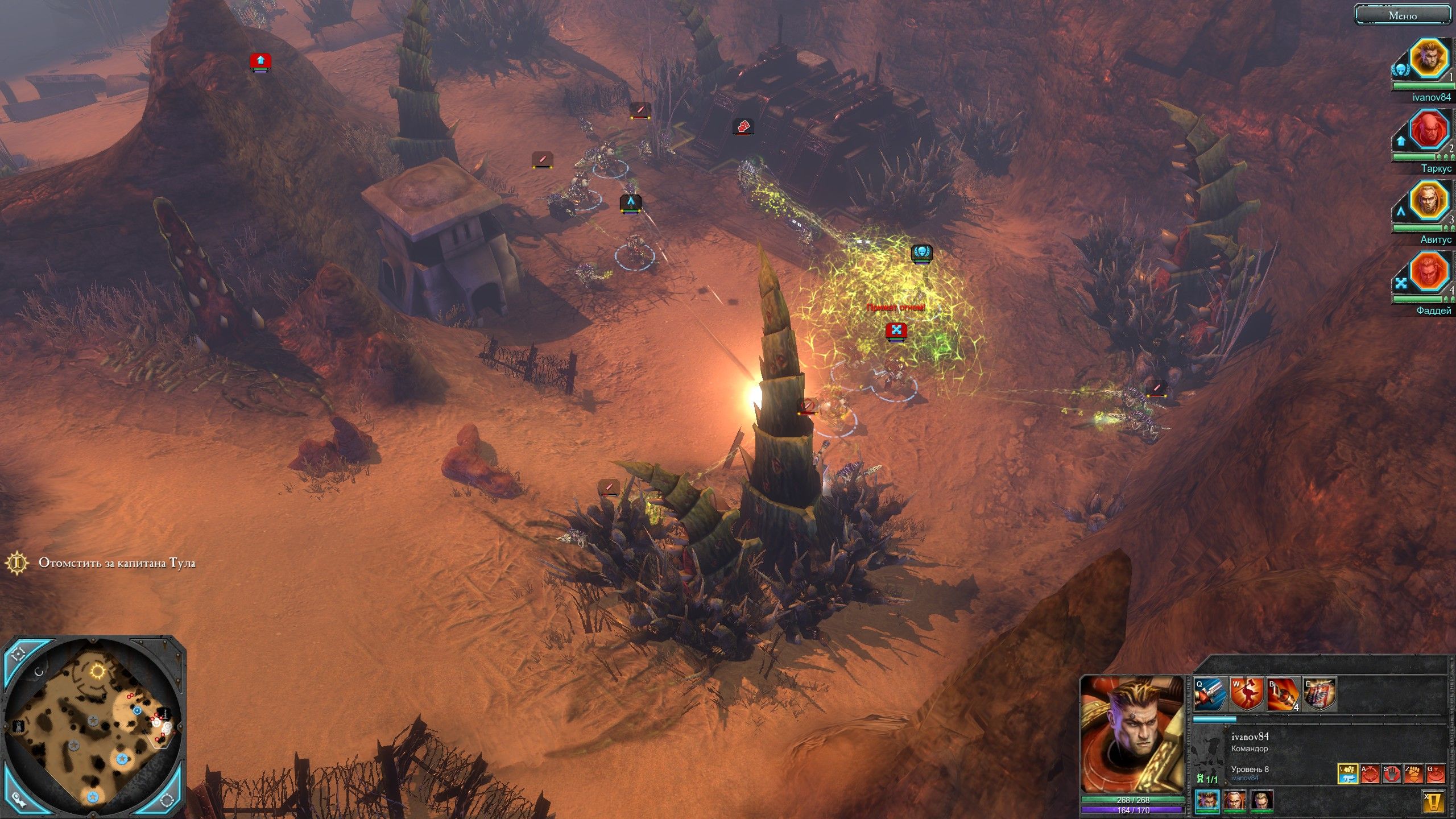Image resolution: width=1456 pixels, height=819 pixels.
Task: Click the objective text Отомстить за капитана Тула
Action: (117, 563)
